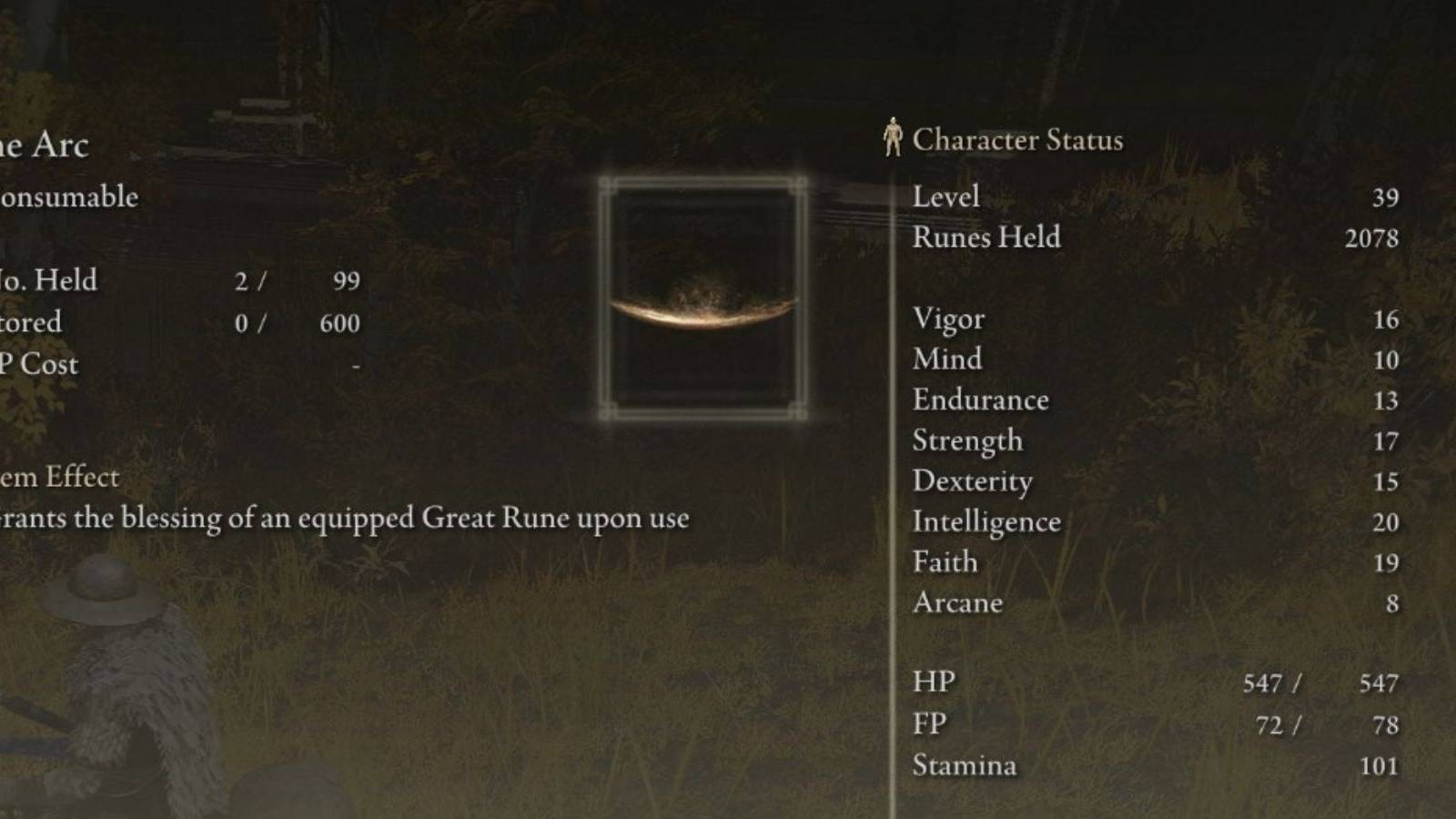The width and height of the screenshot is (1456, 819).
Task: Click the Stamina 101 readout
Action: coord(1382,765)
